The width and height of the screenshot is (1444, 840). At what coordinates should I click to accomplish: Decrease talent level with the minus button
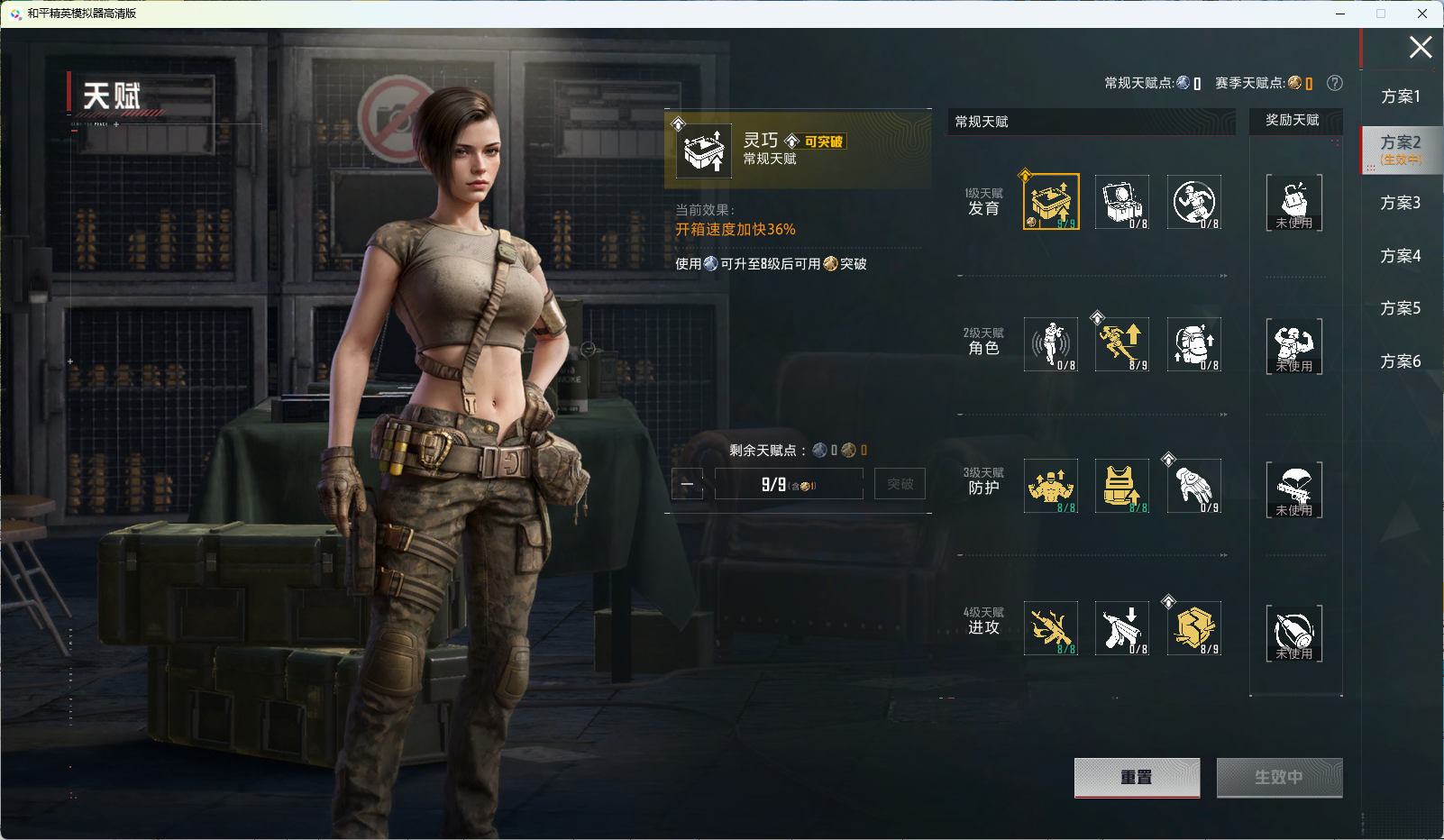[687, 484]
